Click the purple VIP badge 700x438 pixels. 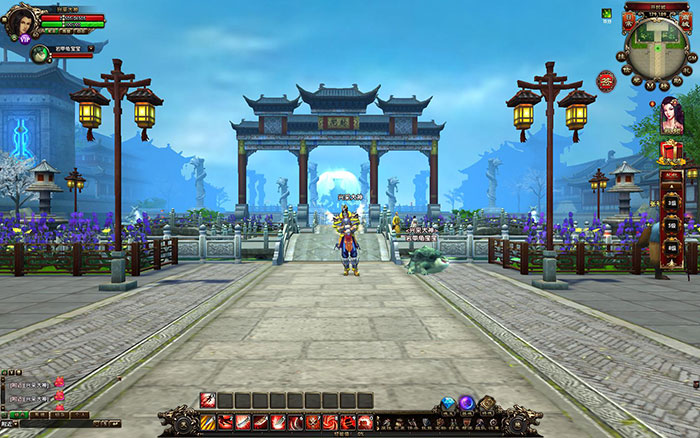coord(26,41)
